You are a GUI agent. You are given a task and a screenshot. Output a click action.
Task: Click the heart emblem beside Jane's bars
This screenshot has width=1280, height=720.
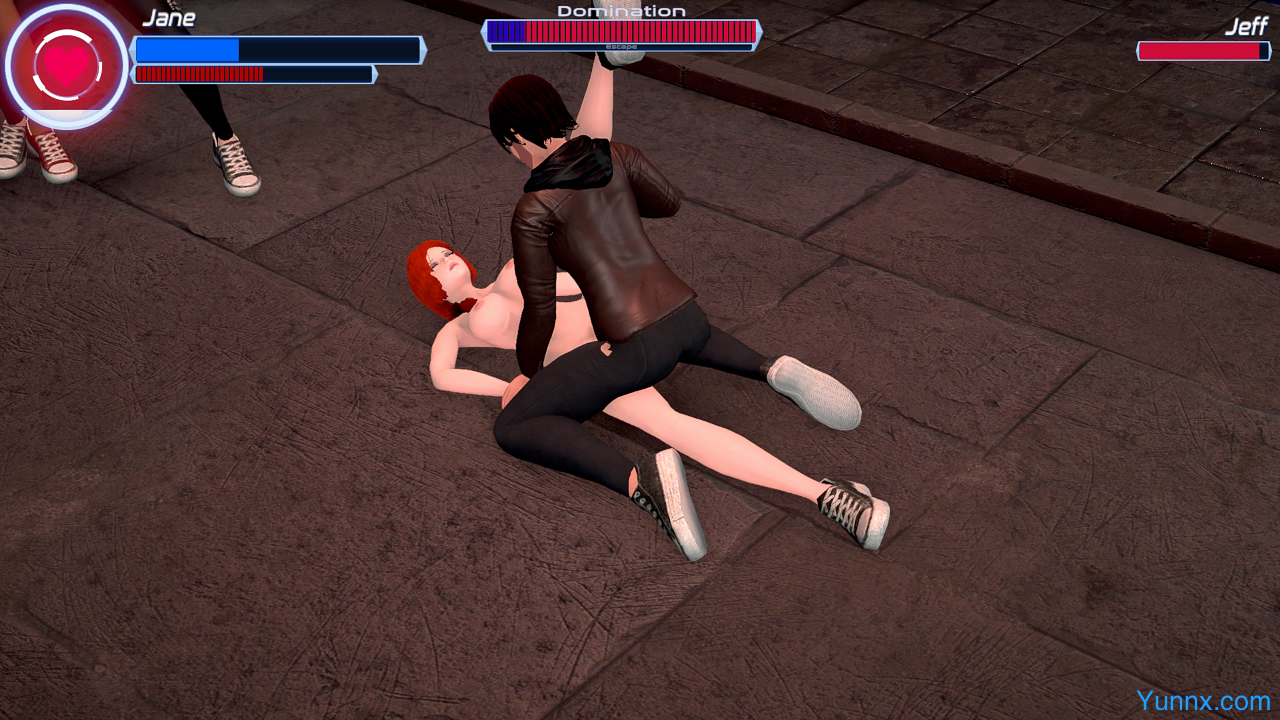66,65
